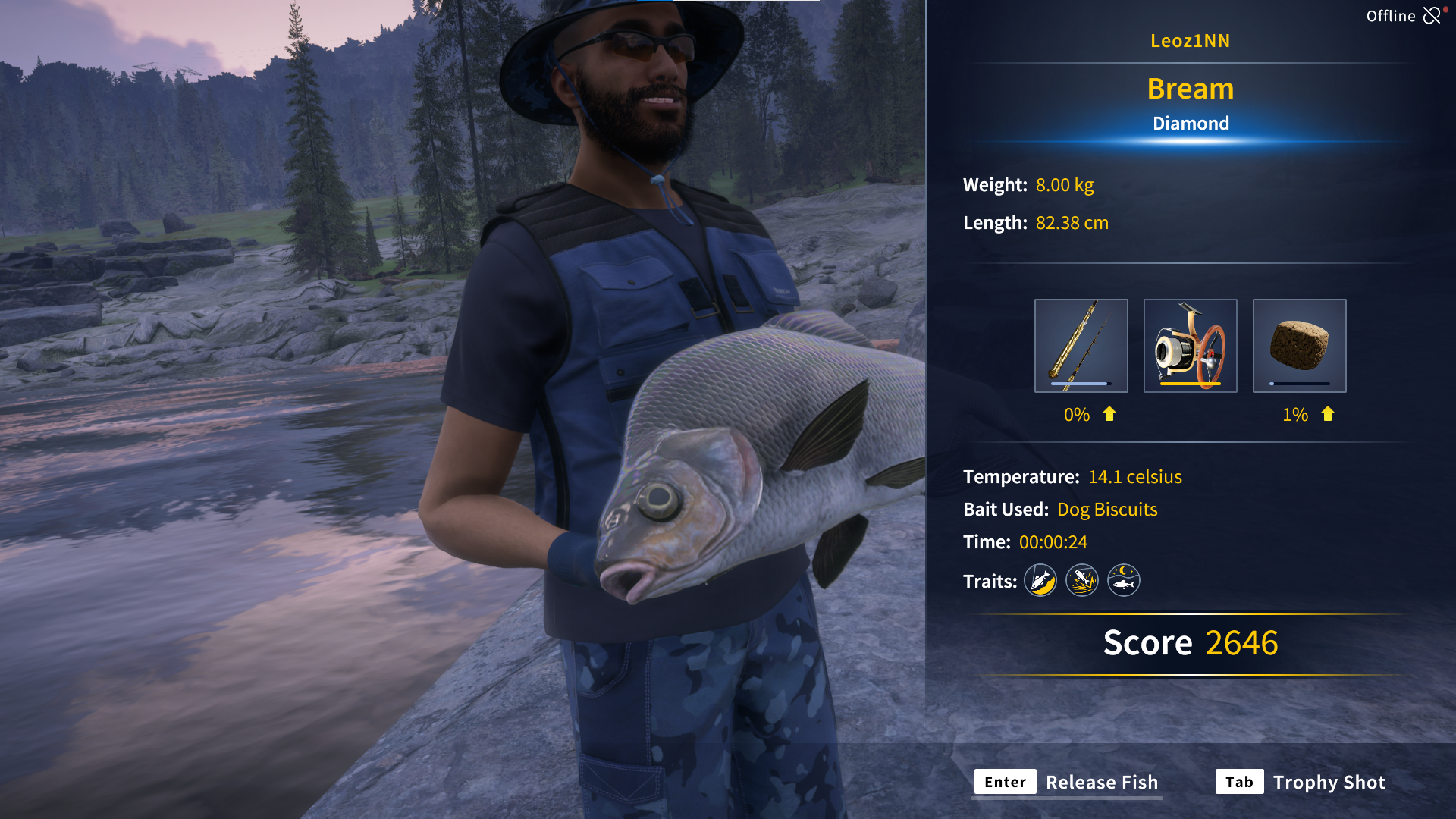Take a Trophy Shot of the catch
Image resolution: width=1456 pixels, height=819 pixels.
(x=1300, y=782)
